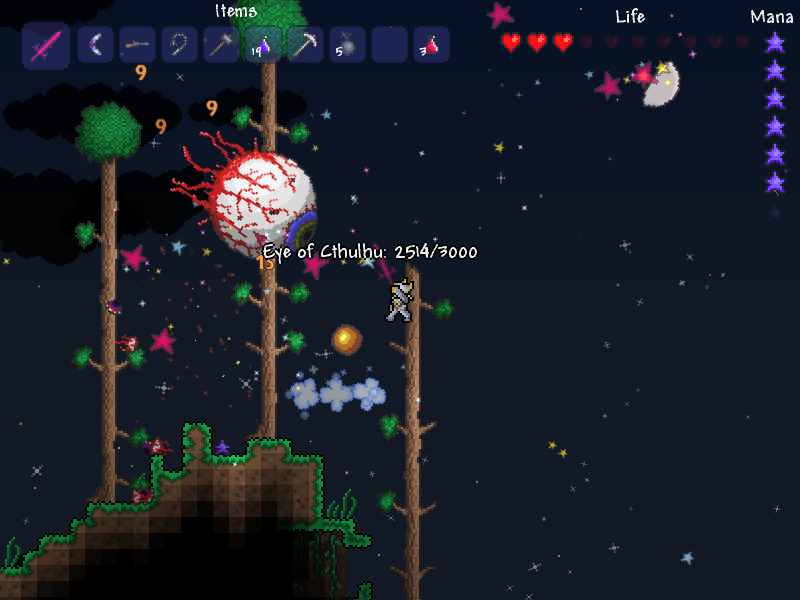Select the grappling hook slot
This screenshot has height=600, width=800.
[179, 45]
